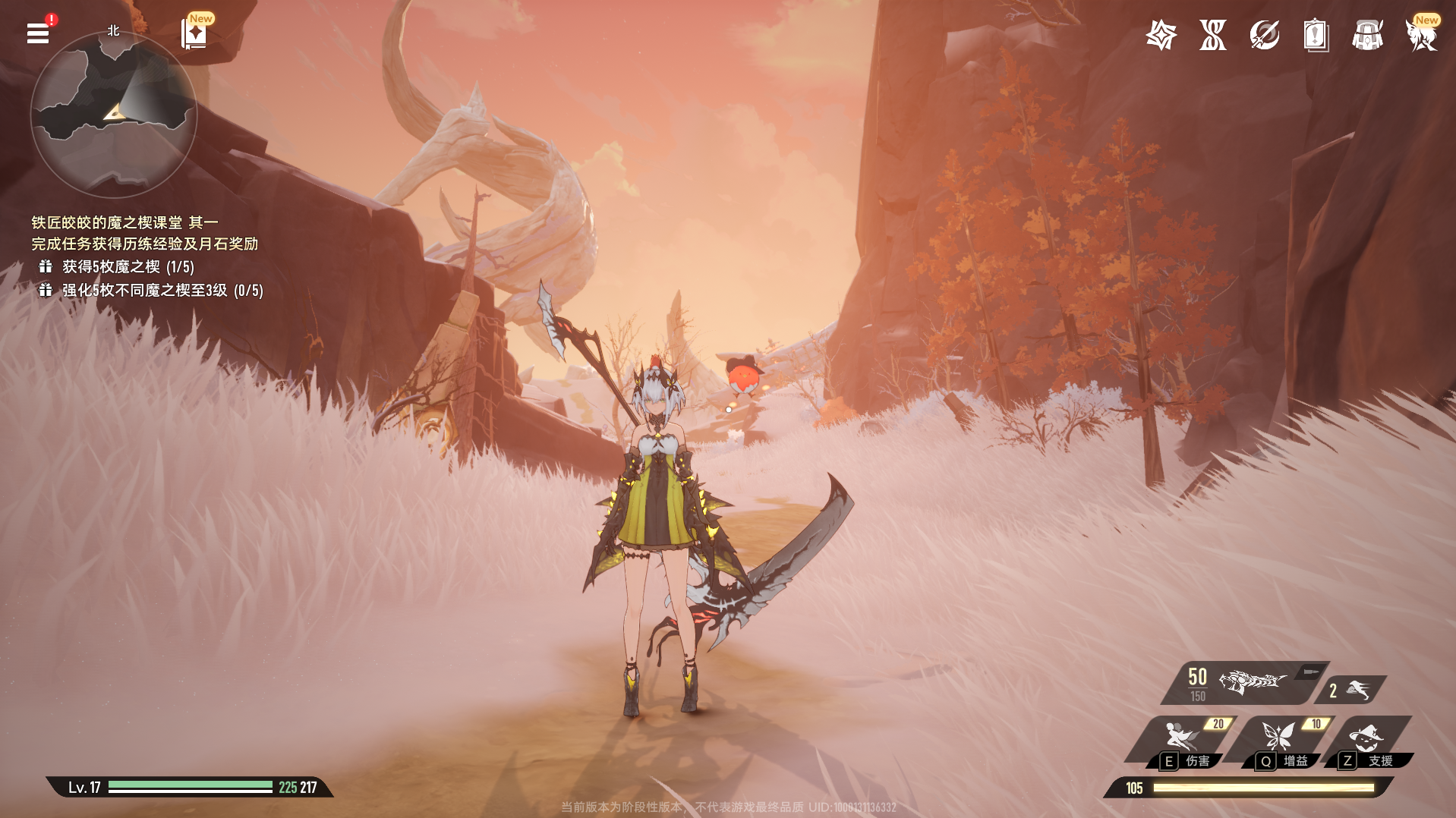Viewport: 1456px width, 818px height.
Task: Activate the 支援 support skill
Action: pyautogui.click(x=1368, y=740)
